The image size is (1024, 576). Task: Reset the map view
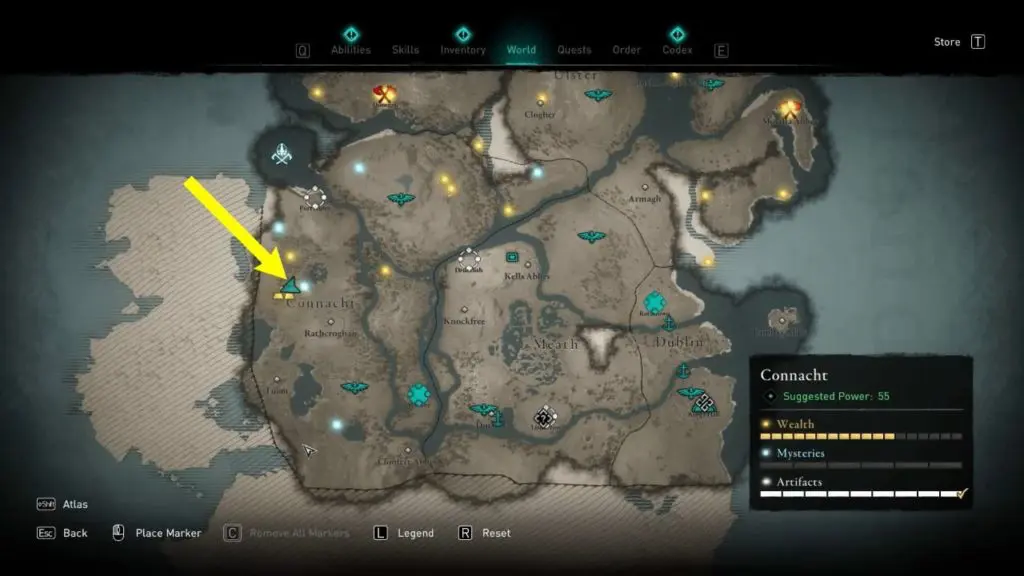click(x=496, y=533)
